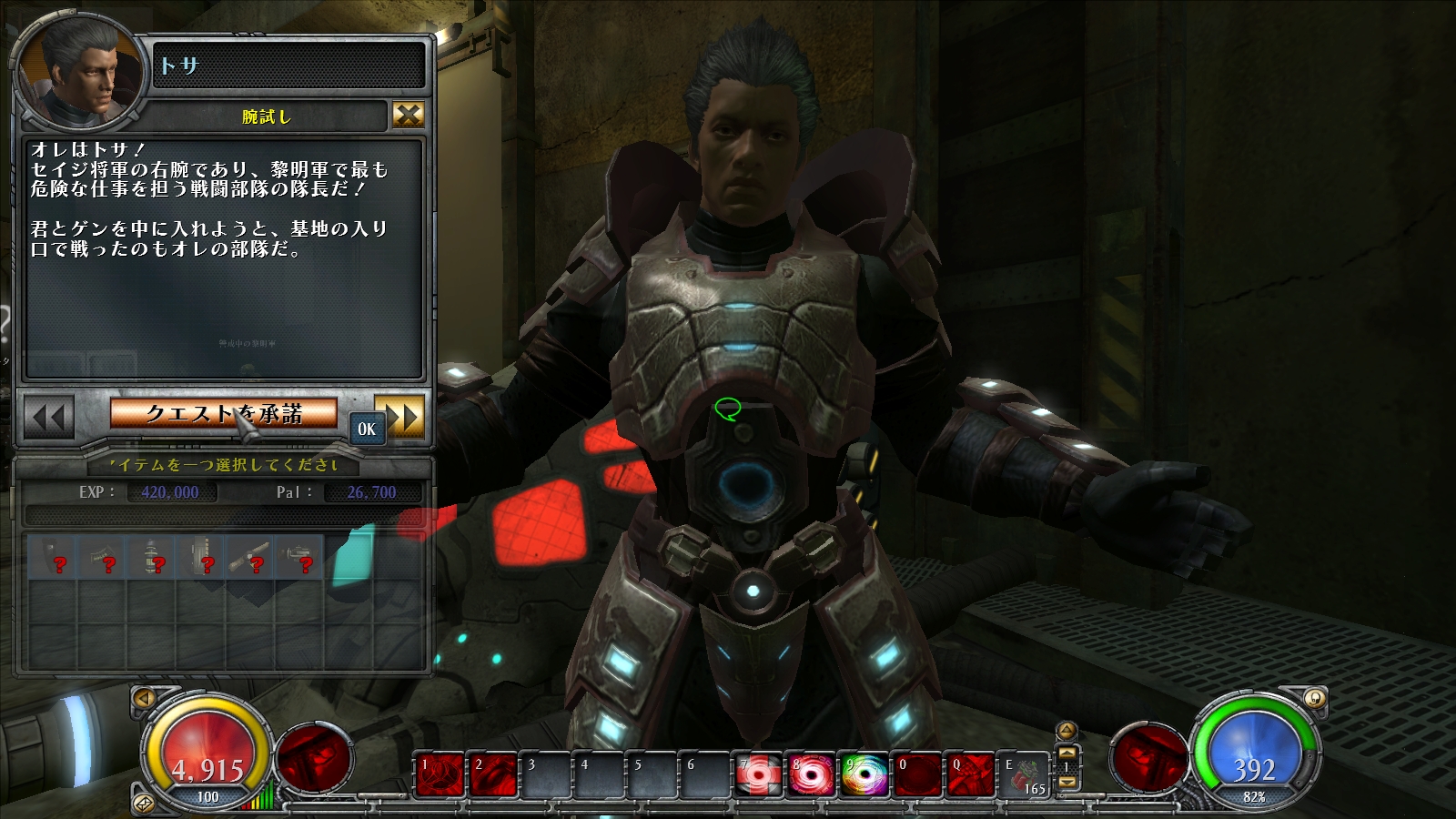Accept the quest with the orange button
1456x819 pixels.
[223, 414]
